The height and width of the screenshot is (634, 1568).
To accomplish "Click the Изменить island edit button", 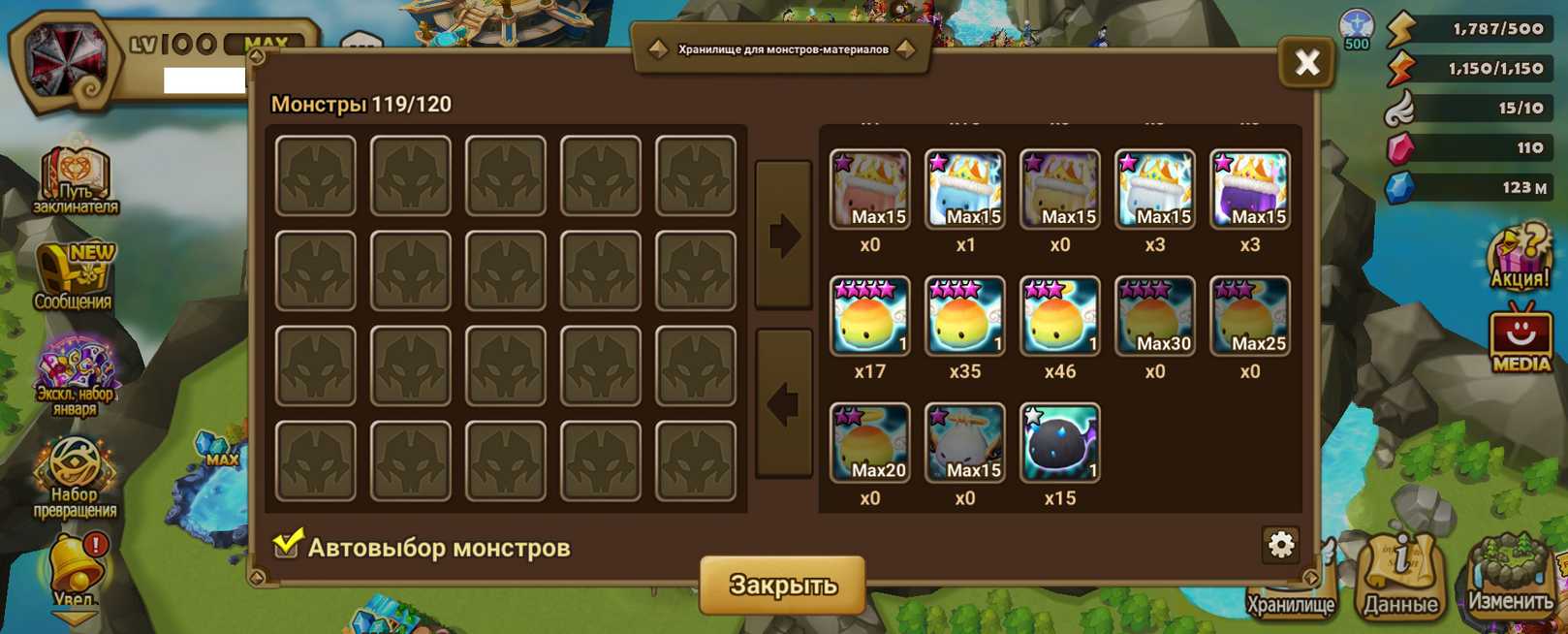I will [x=1509, y=577].
